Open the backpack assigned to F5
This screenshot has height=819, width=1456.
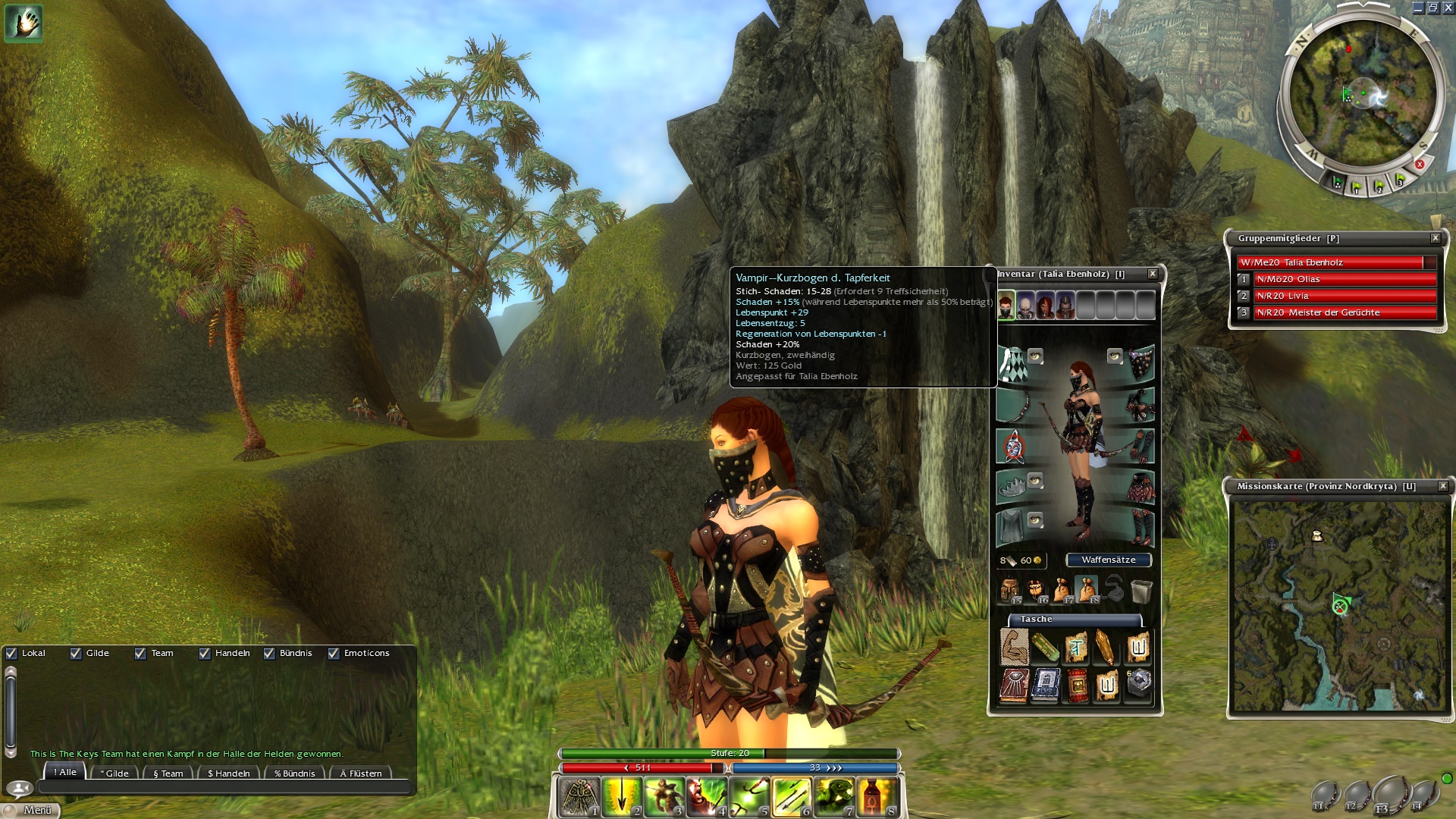(1010, 590)
